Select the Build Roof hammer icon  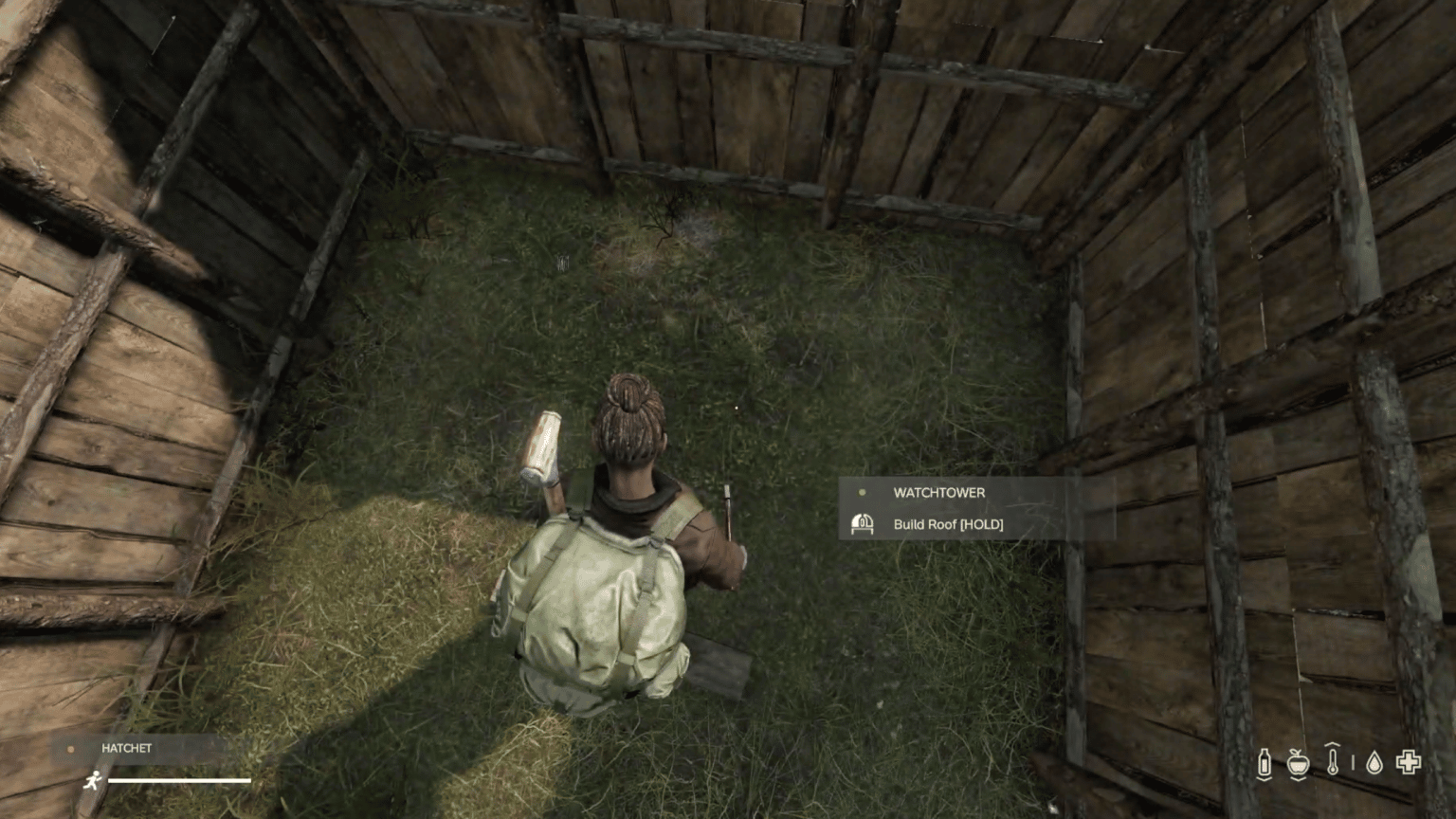[x=864, y=523]
